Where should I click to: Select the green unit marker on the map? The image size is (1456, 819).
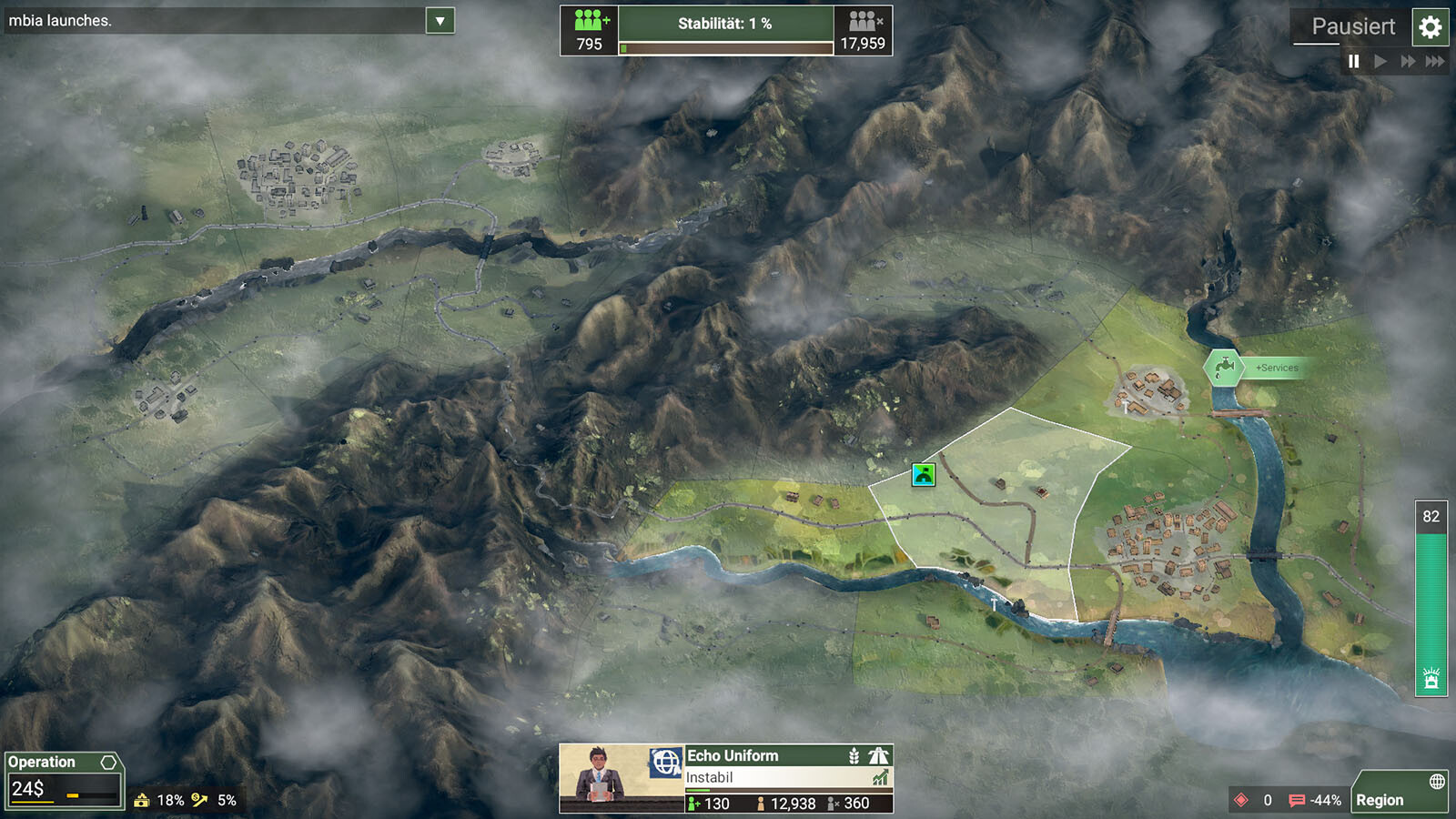pyautogui.click(x=924, y=474)
